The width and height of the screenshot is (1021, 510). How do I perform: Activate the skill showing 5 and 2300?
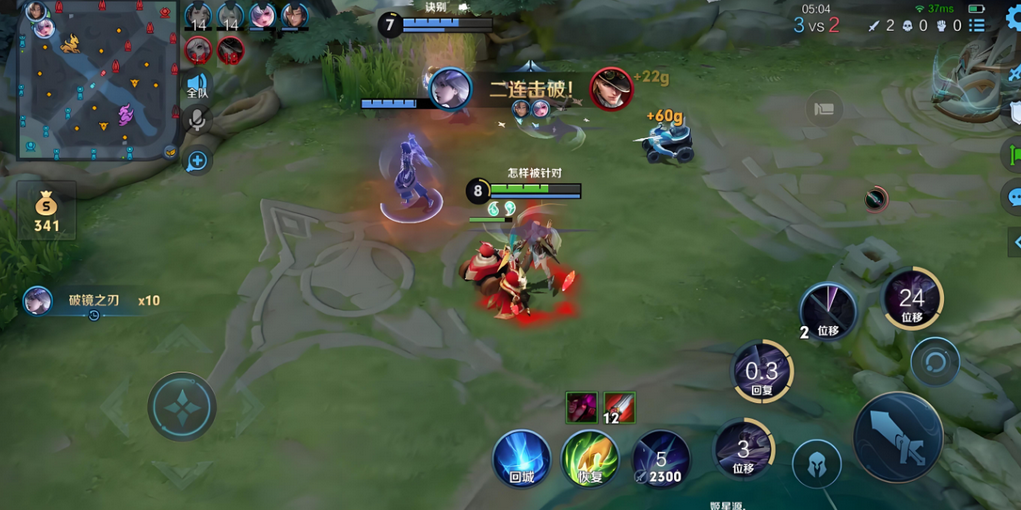coord(660,459)
